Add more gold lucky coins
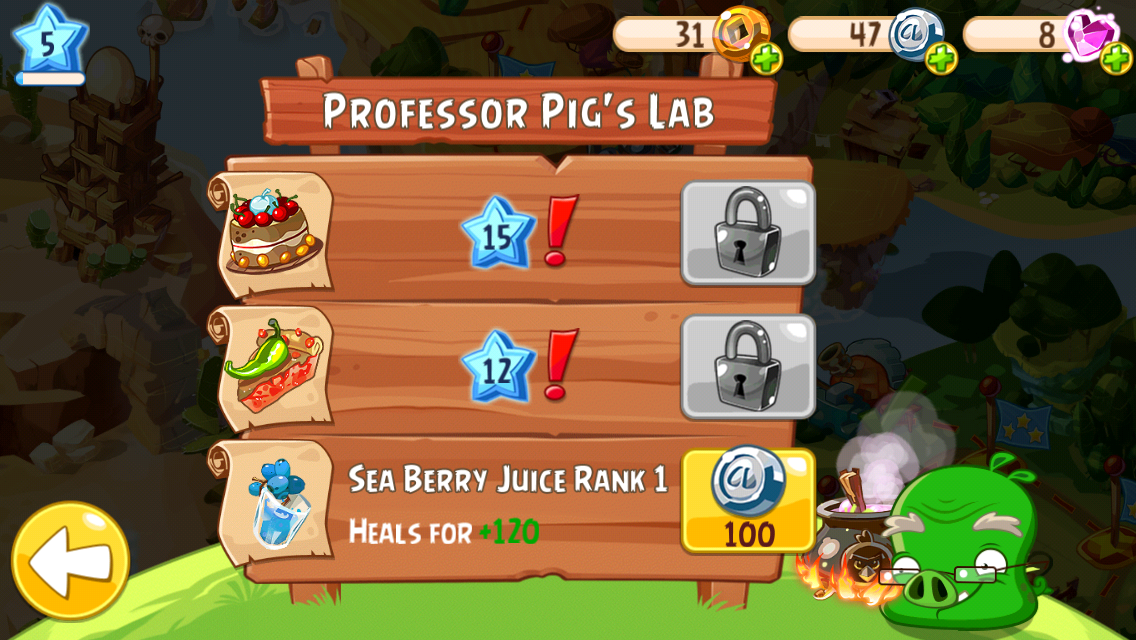Viewport: 1136px width, 640px height. point(766,59)
